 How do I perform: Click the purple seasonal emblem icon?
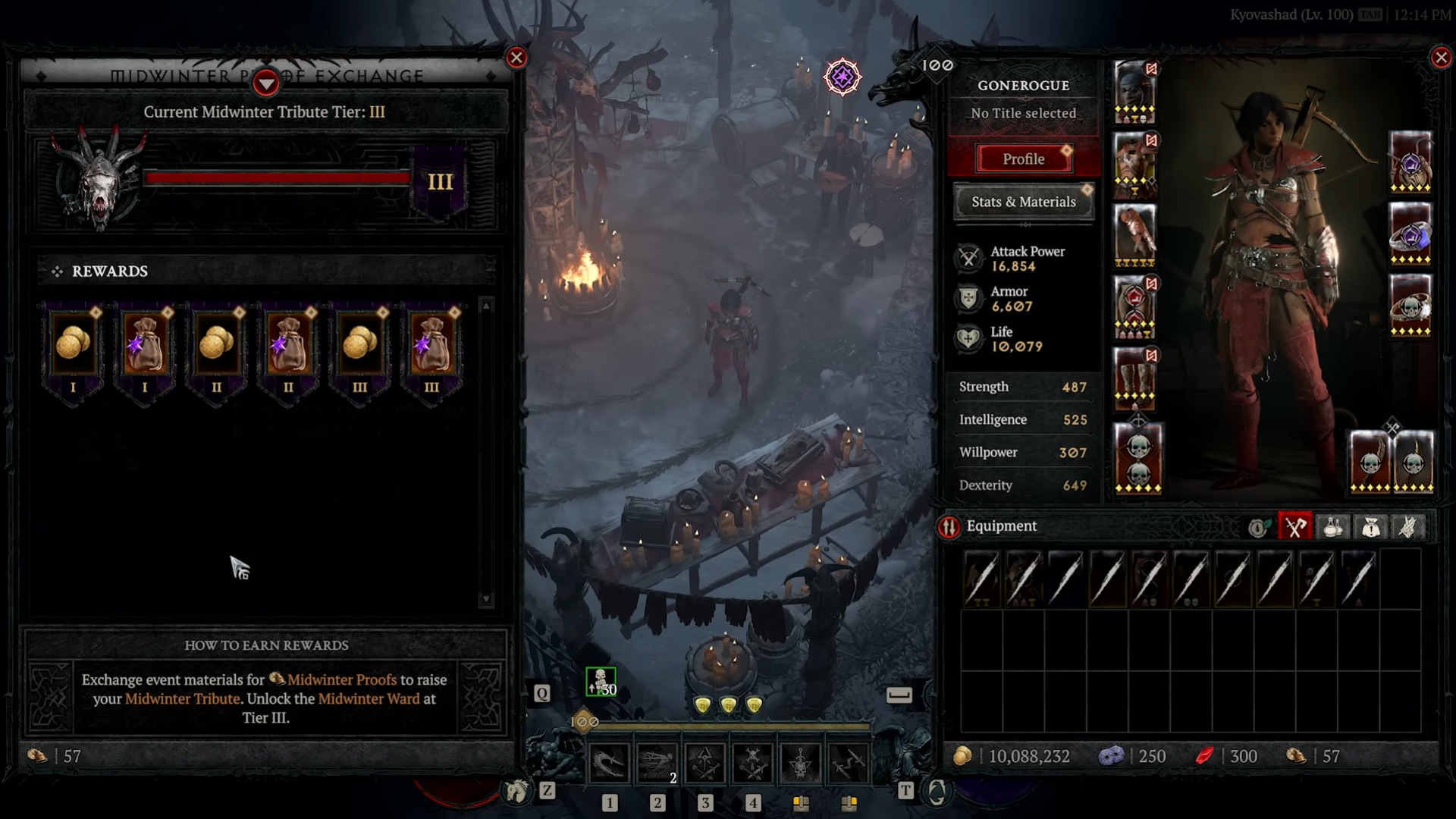click(843, 77)
